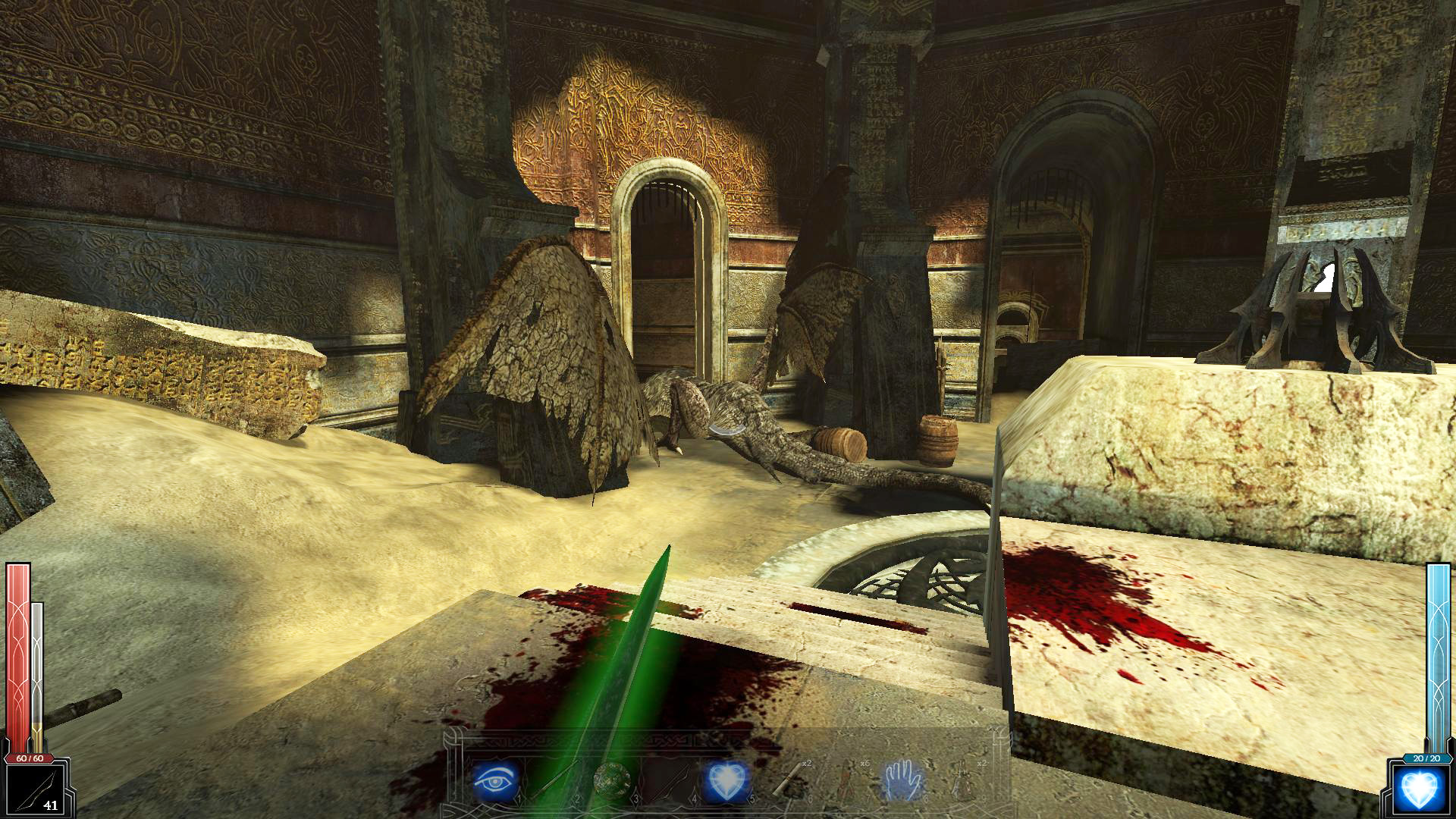The height and width of the screenshot is (819, 1456).
Task: Select the x6 item stack in hotbar slot 7
Action: click(847, 781)
